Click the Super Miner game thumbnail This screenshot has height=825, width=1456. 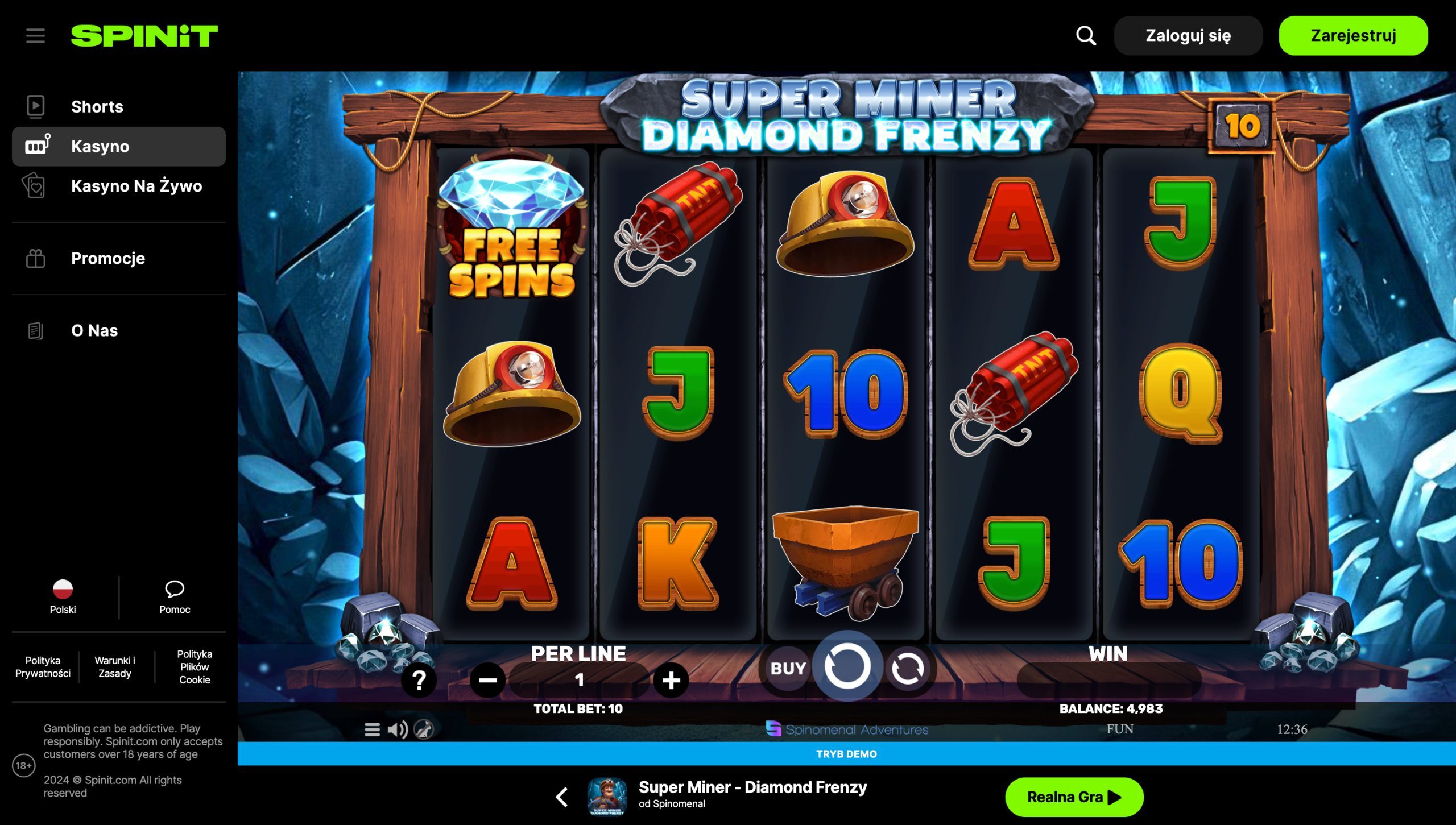point(606,796)
